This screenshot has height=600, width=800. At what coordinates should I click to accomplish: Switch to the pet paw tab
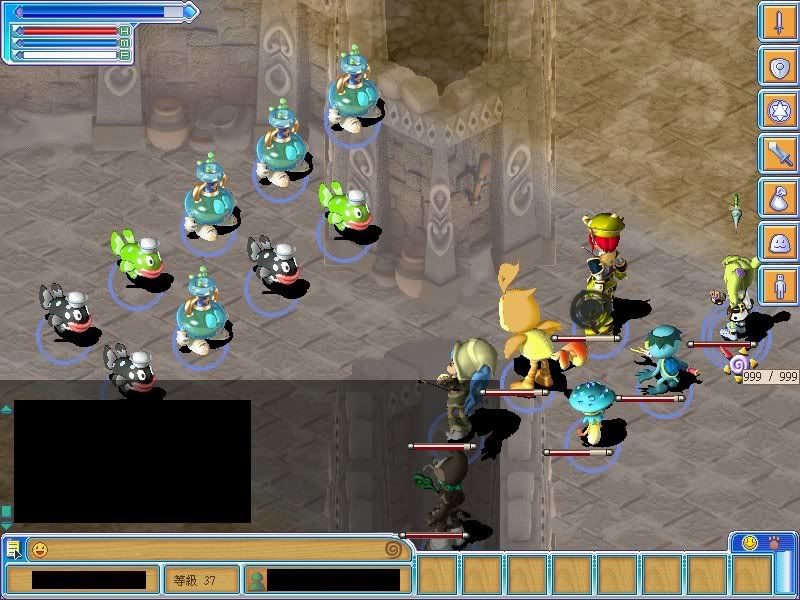pyautogui.click(x=773, y=542)
